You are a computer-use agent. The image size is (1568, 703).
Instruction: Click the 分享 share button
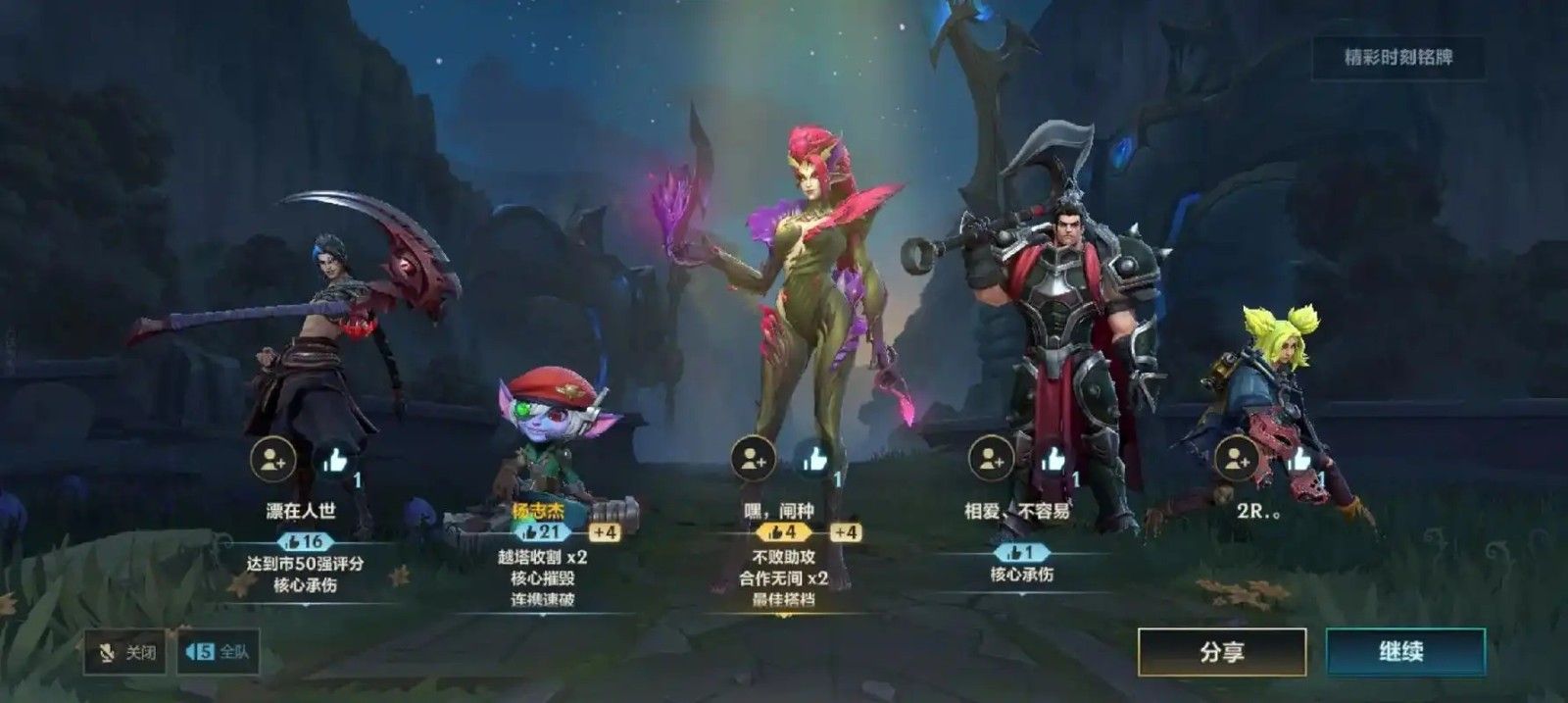pyautogui.click(x=1221, y=652)
